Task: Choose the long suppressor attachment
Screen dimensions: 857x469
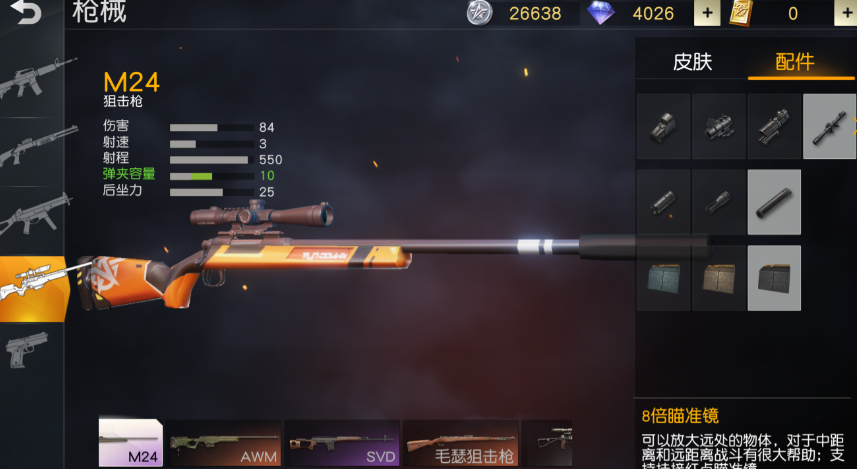Action: 774,202
